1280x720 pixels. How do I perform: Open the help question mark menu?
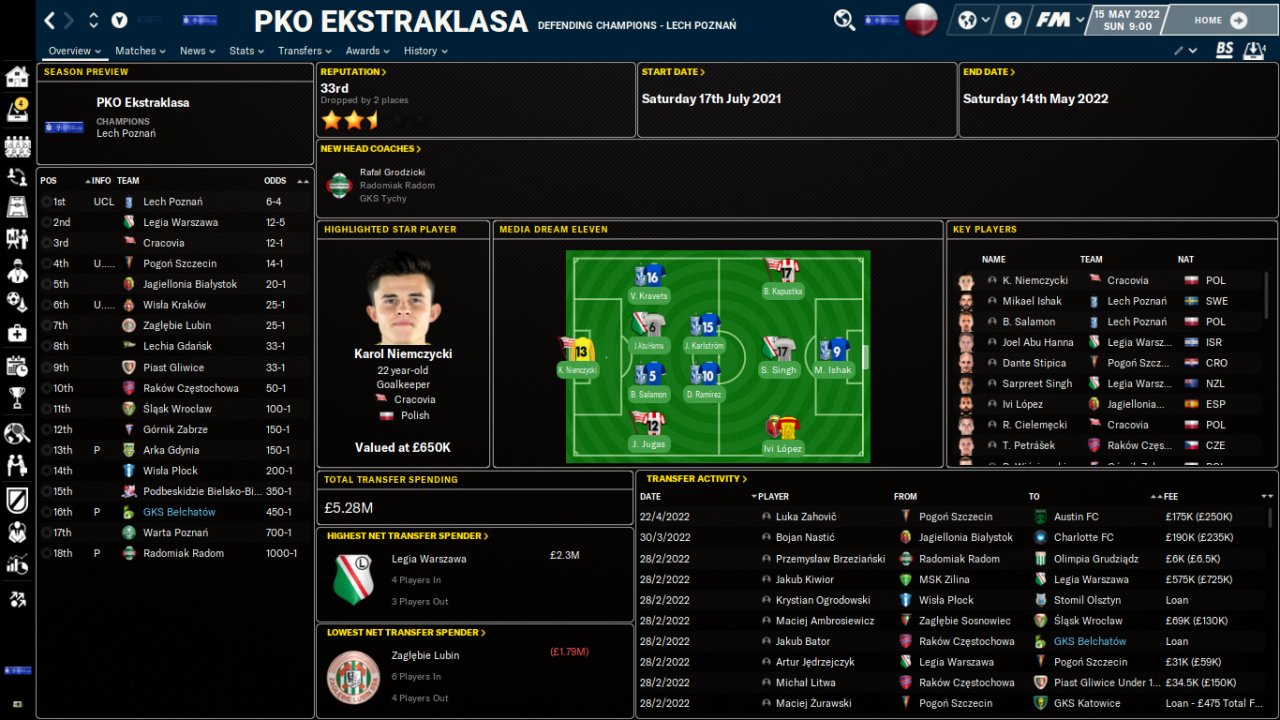[1014, 20]
